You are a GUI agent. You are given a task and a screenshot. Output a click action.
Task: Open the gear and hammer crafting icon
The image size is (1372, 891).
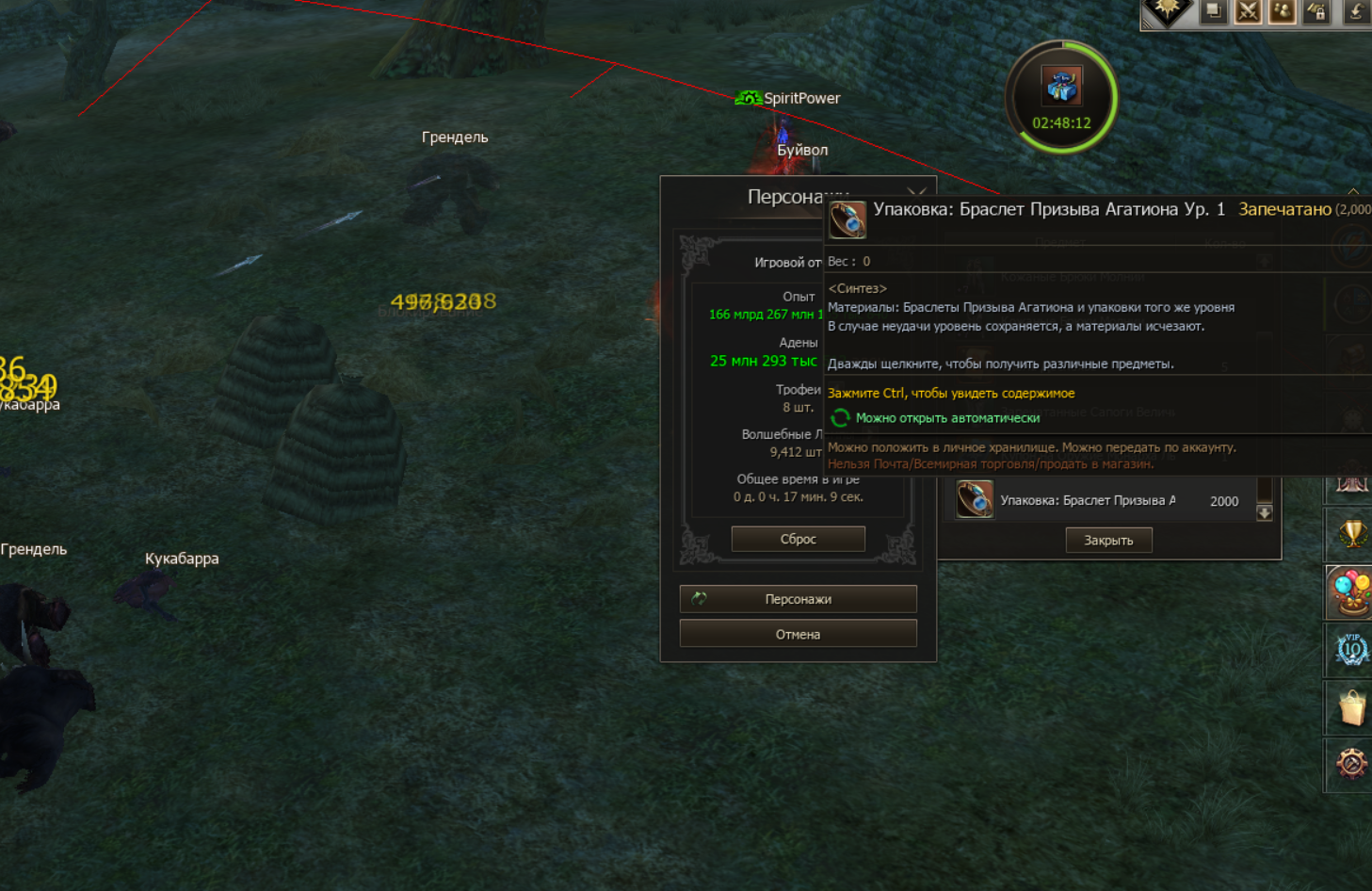click(1351, 763)
